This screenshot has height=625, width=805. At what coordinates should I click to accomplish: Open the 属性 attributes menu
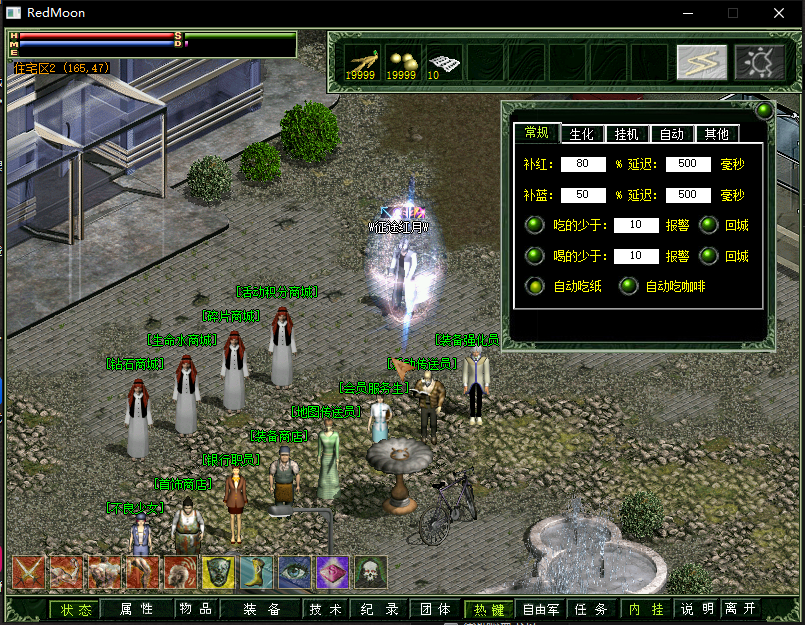coord(137,609)
